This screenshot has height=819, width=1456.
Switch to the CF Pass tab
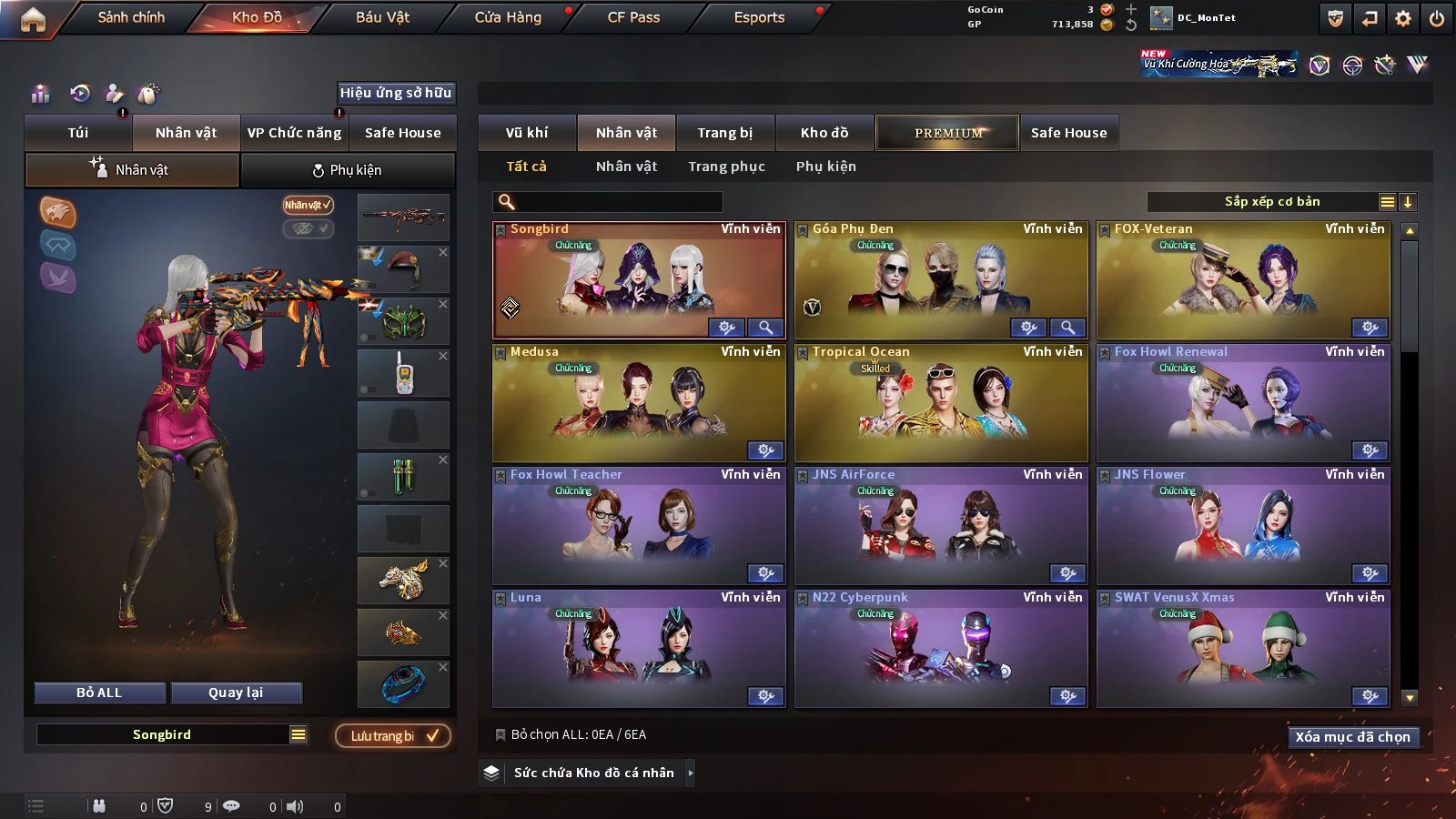(x=633, y=17)
